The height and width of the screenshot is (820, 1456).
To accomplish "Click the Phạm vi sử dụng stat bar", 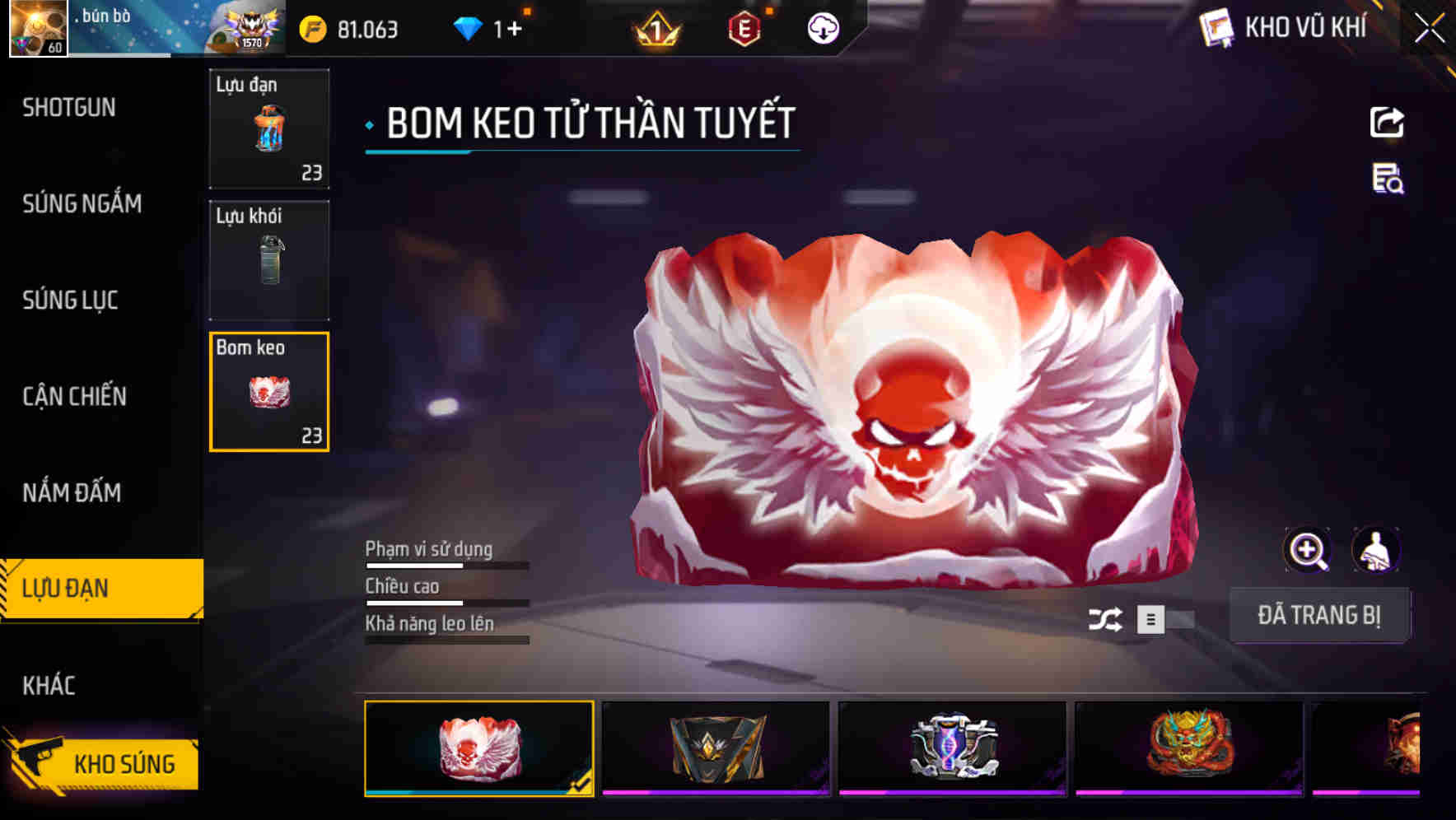I will click(x=446, y=565).
